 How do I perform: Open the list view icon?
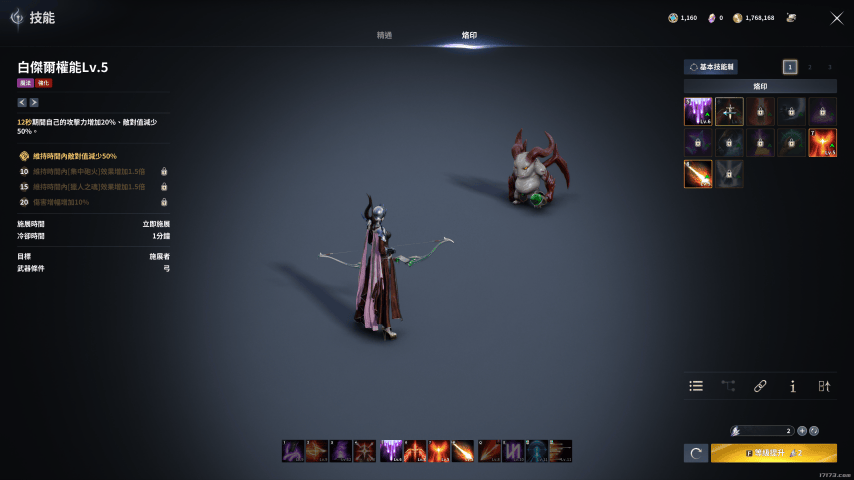[x=696, y=386]
